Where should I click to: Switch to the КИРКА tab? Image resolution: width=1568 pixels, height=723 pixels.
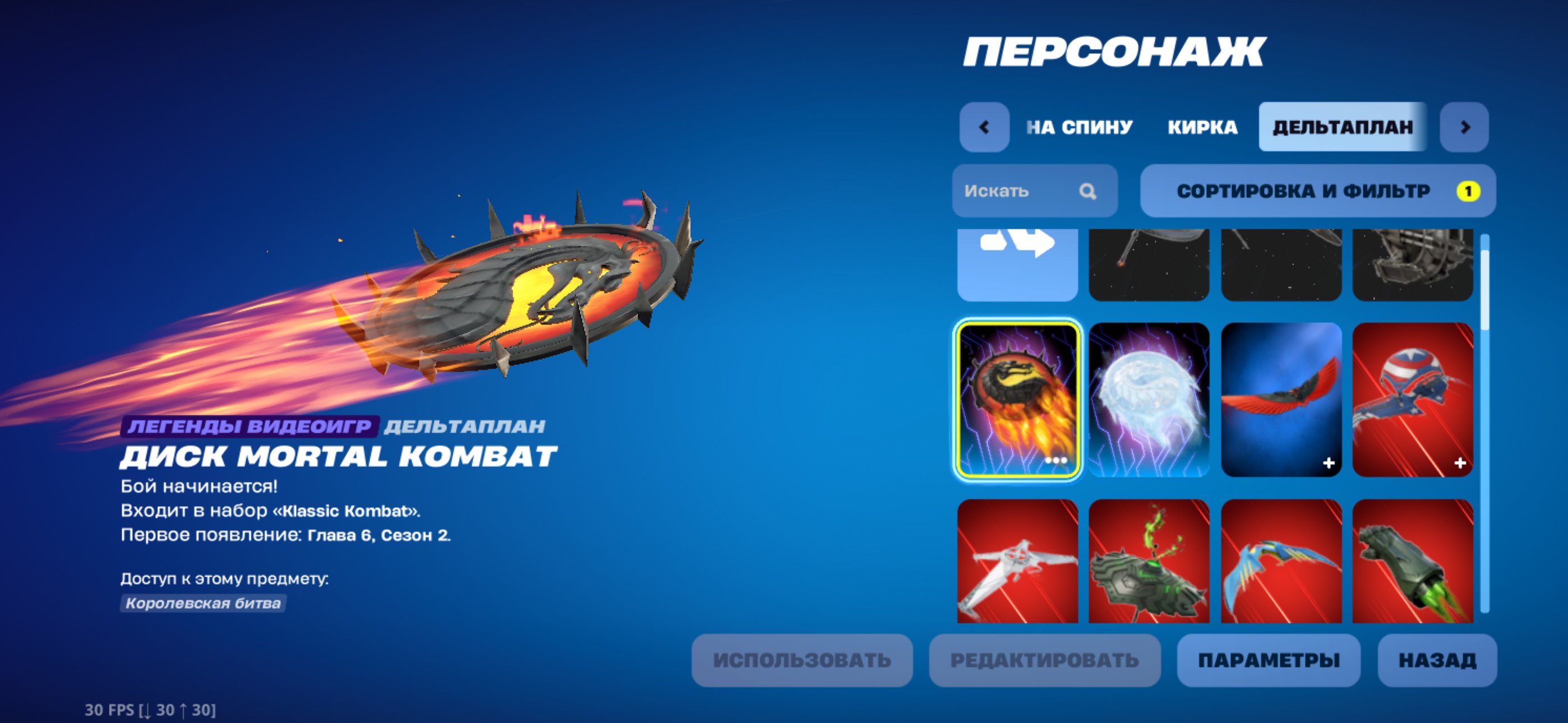pos(1202,127)
